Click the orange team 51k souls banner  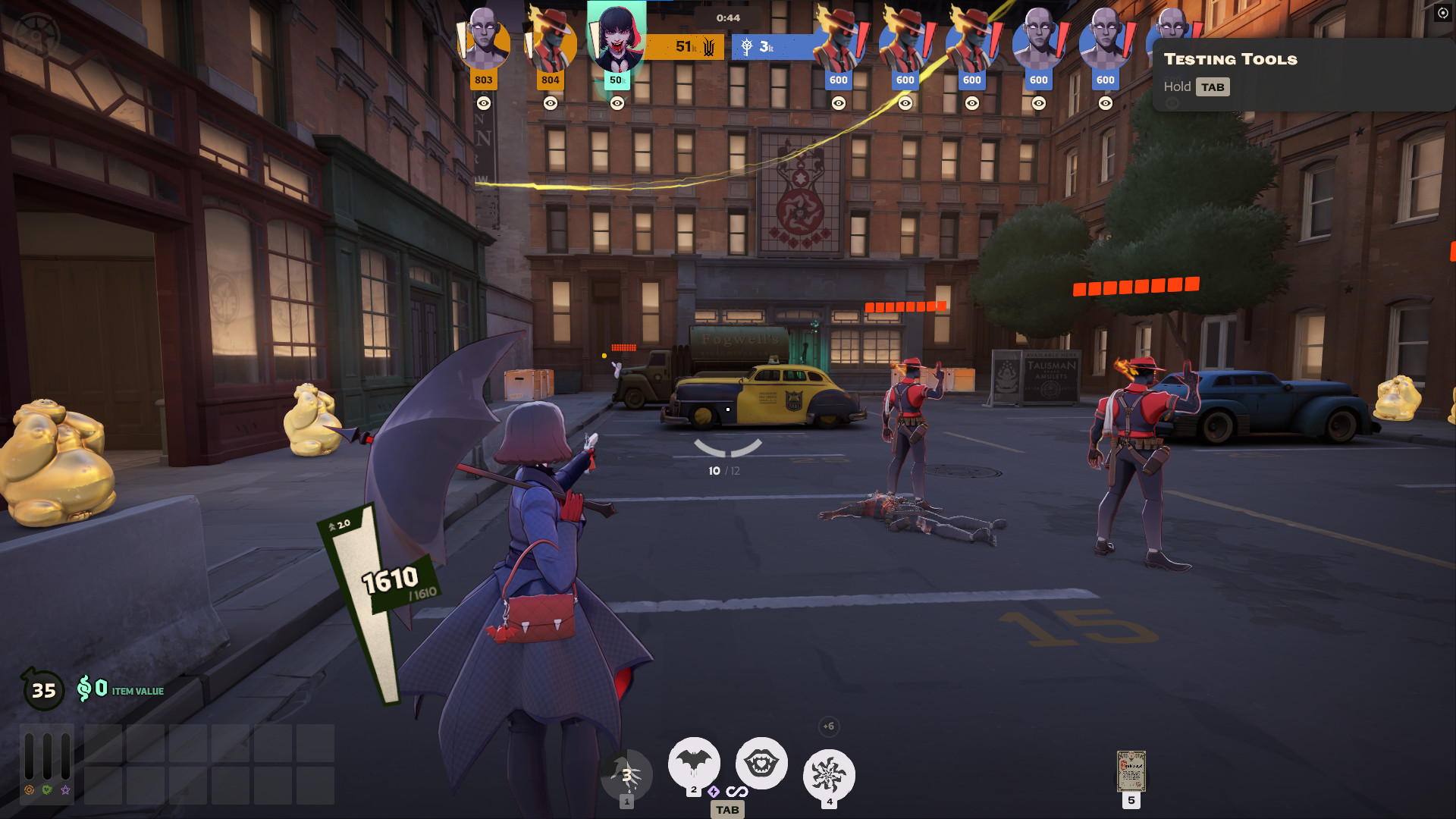[x=684, y=47]
